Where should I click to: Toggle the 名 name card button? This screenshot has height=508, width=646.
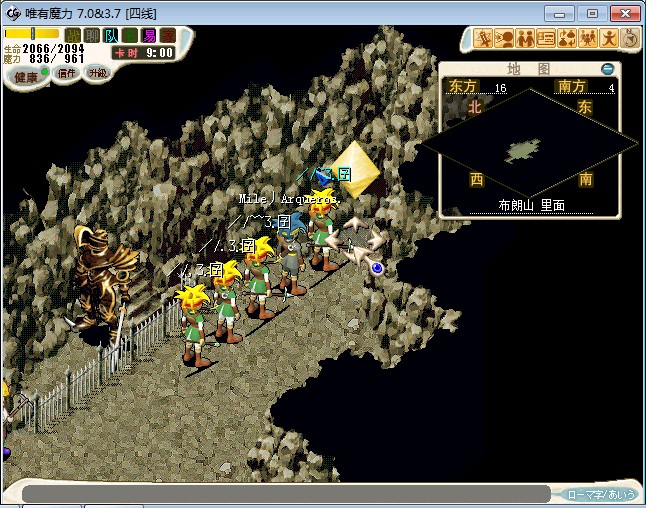click(x=130, y=36)
